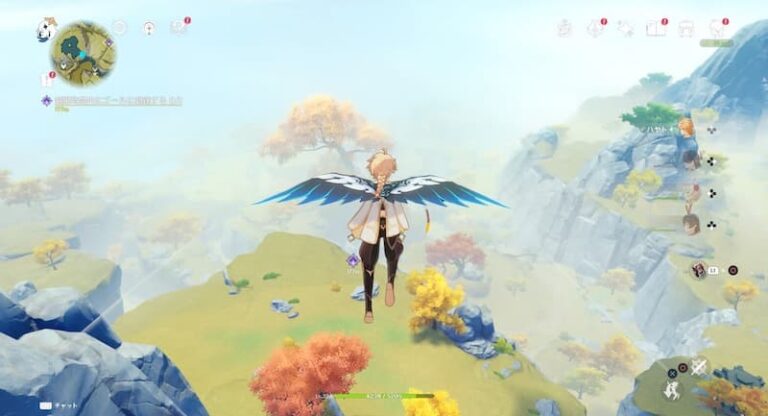768x416 pixels.
Task: Open the chat box labeled チャット
Action: (x=61, y=406)
